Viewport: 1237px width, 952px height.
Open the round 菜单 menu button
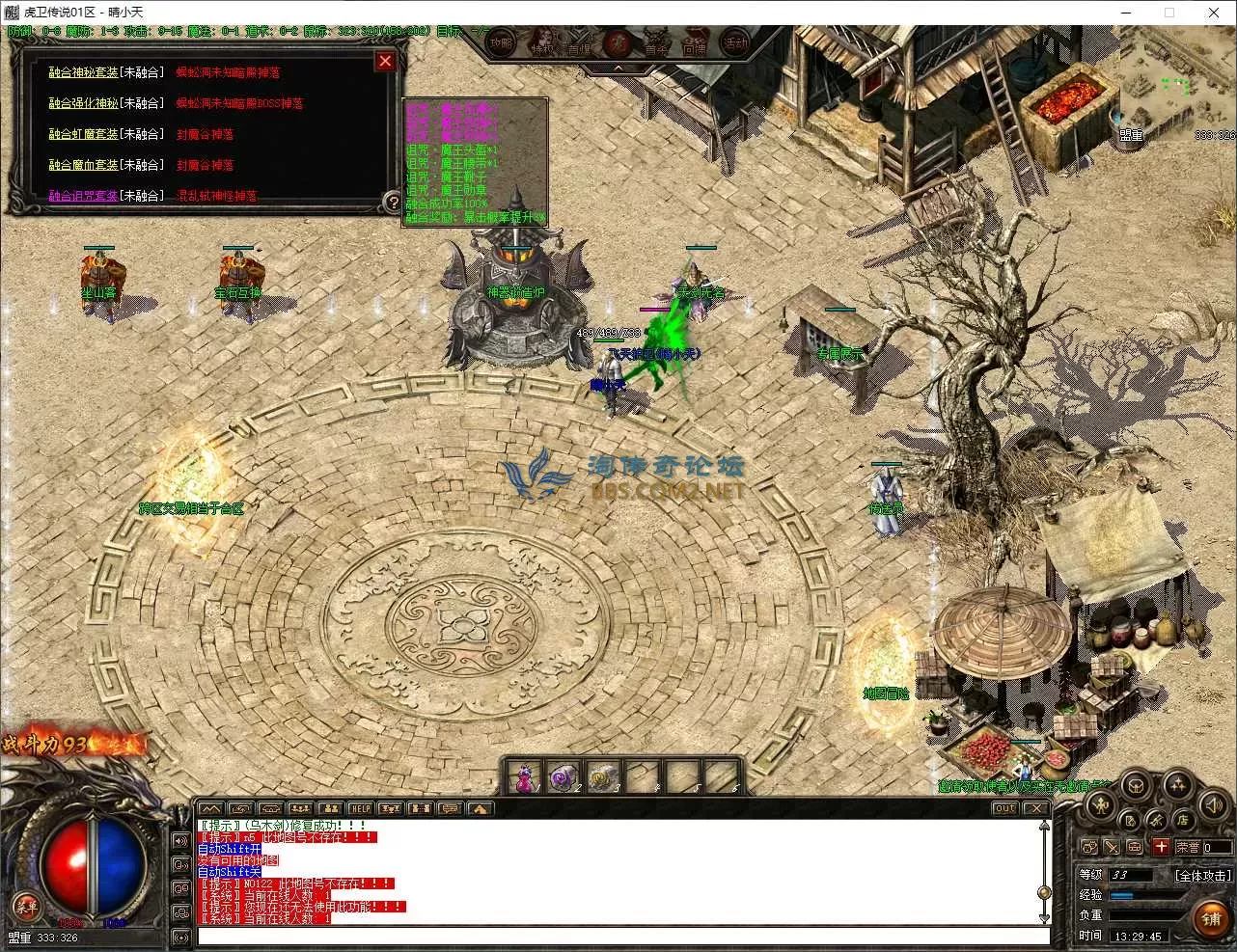tap(26, 906)
